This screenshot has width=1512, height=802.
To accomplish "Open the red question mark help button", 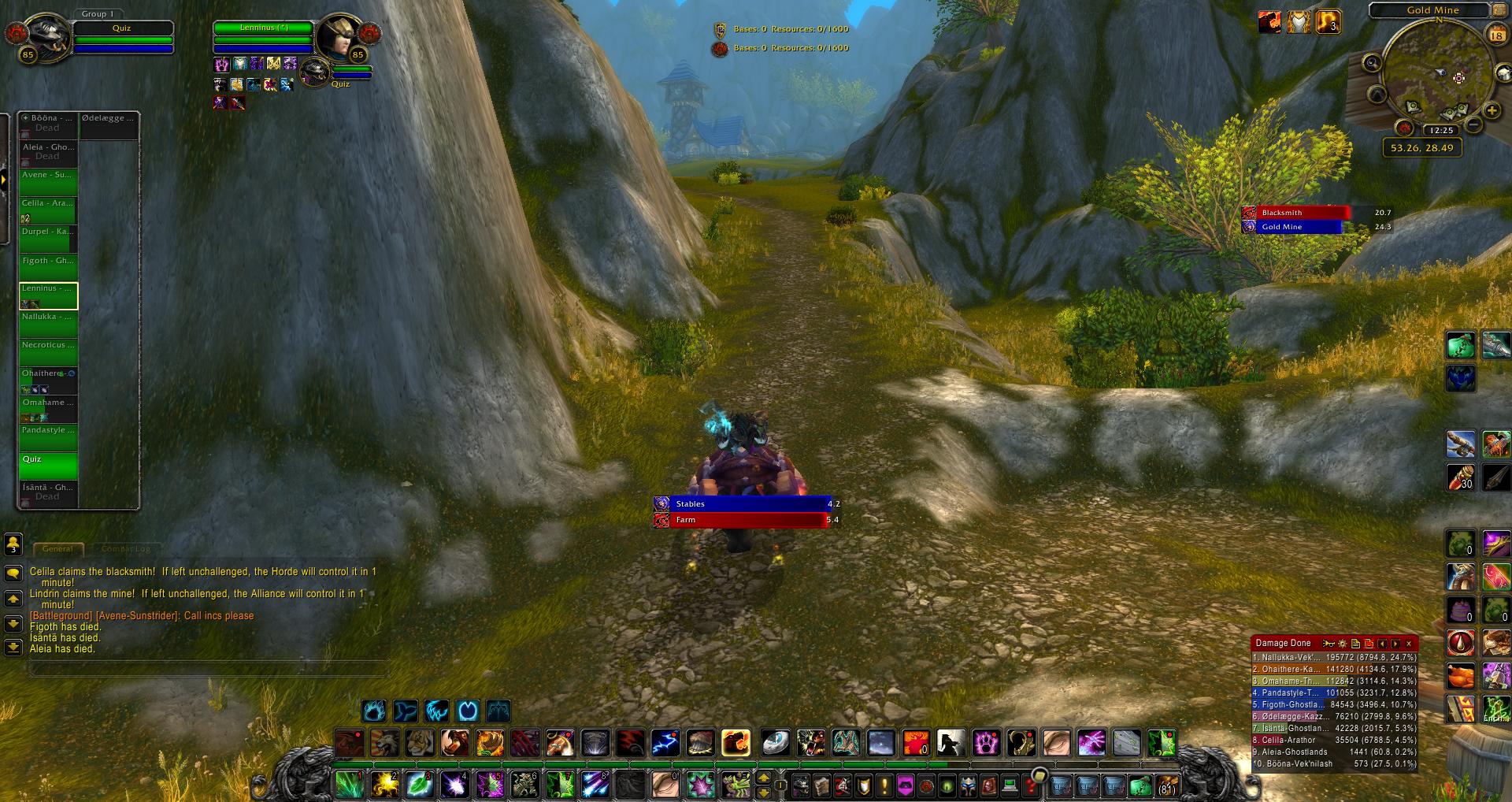I will tap(1030, 785).
